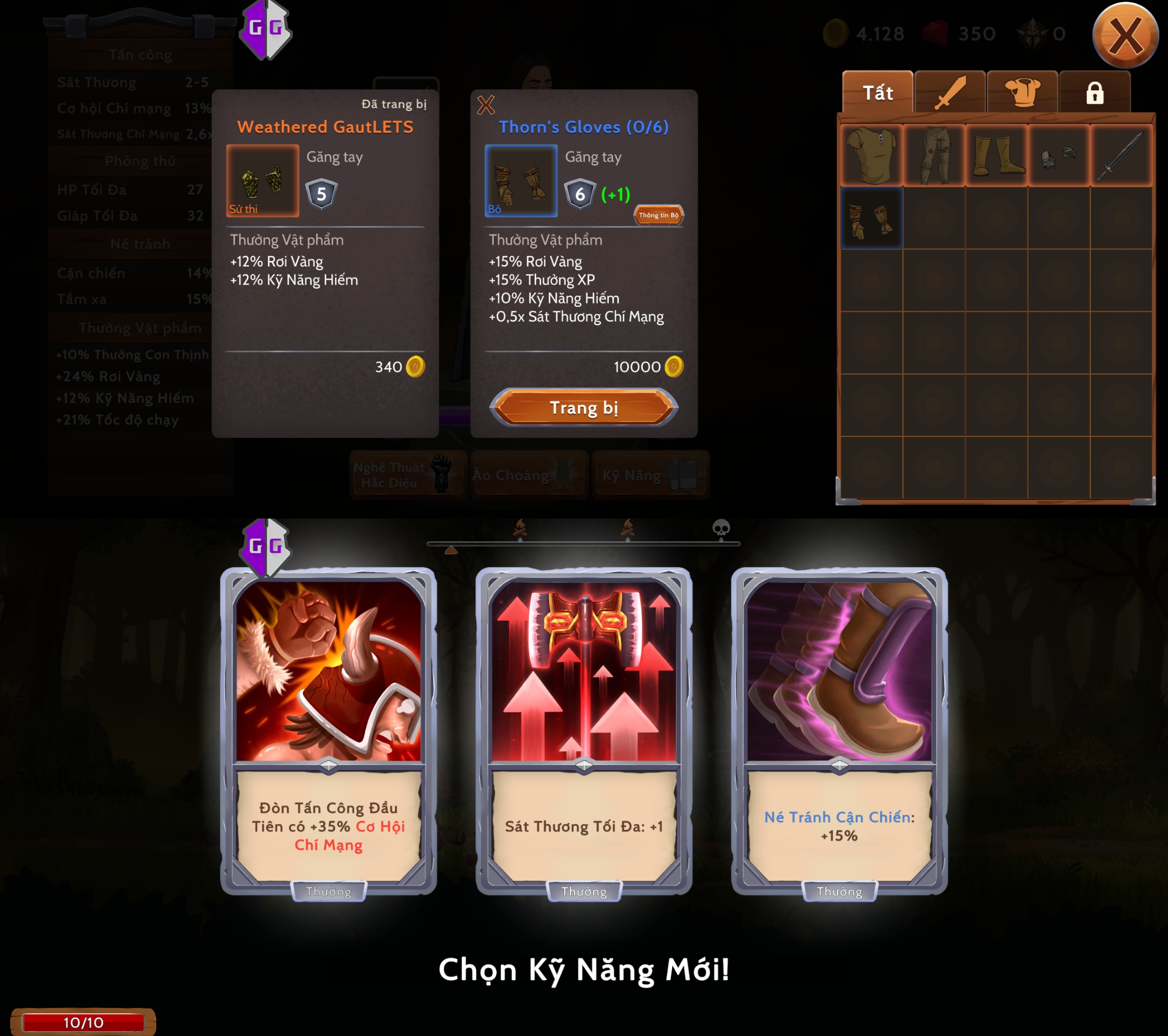The image size is (1168, 1036).
Task: Select the padlock locked items tab
Action: [1094, 92]
